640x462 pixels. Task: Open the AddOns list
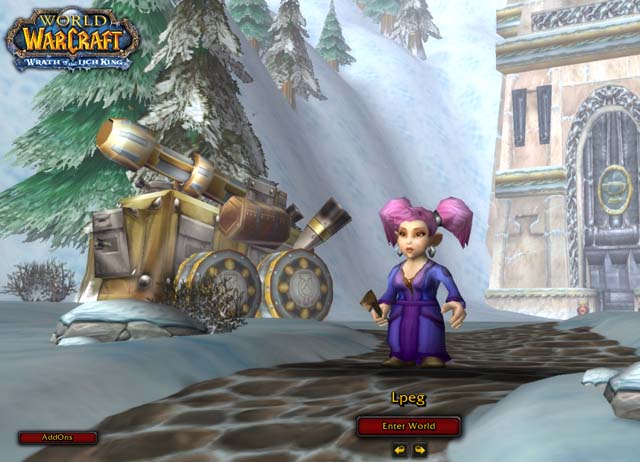(58, 437)
